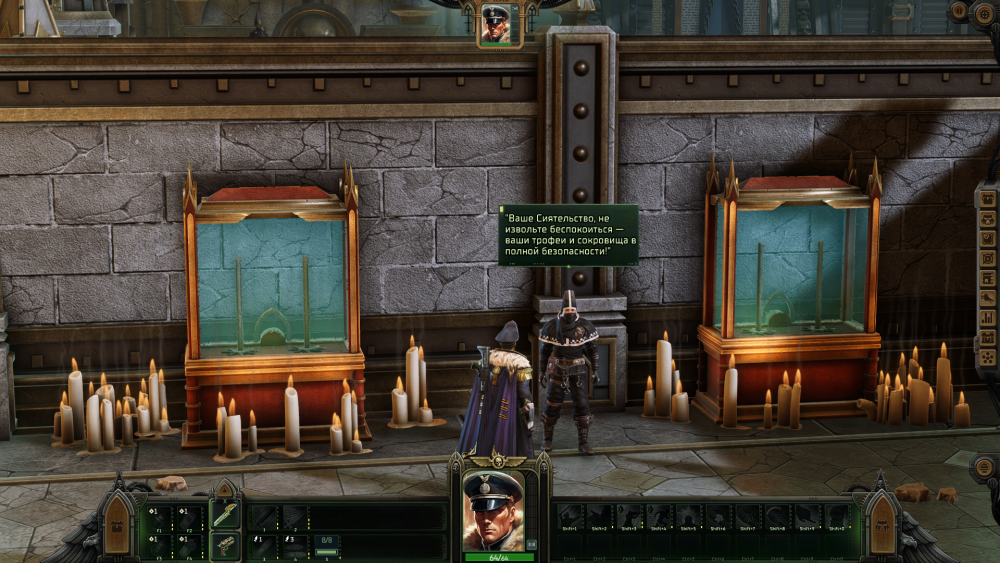Open the bottom icon of the right sidebar
The image size is (1000, 563).
point(988,357)
